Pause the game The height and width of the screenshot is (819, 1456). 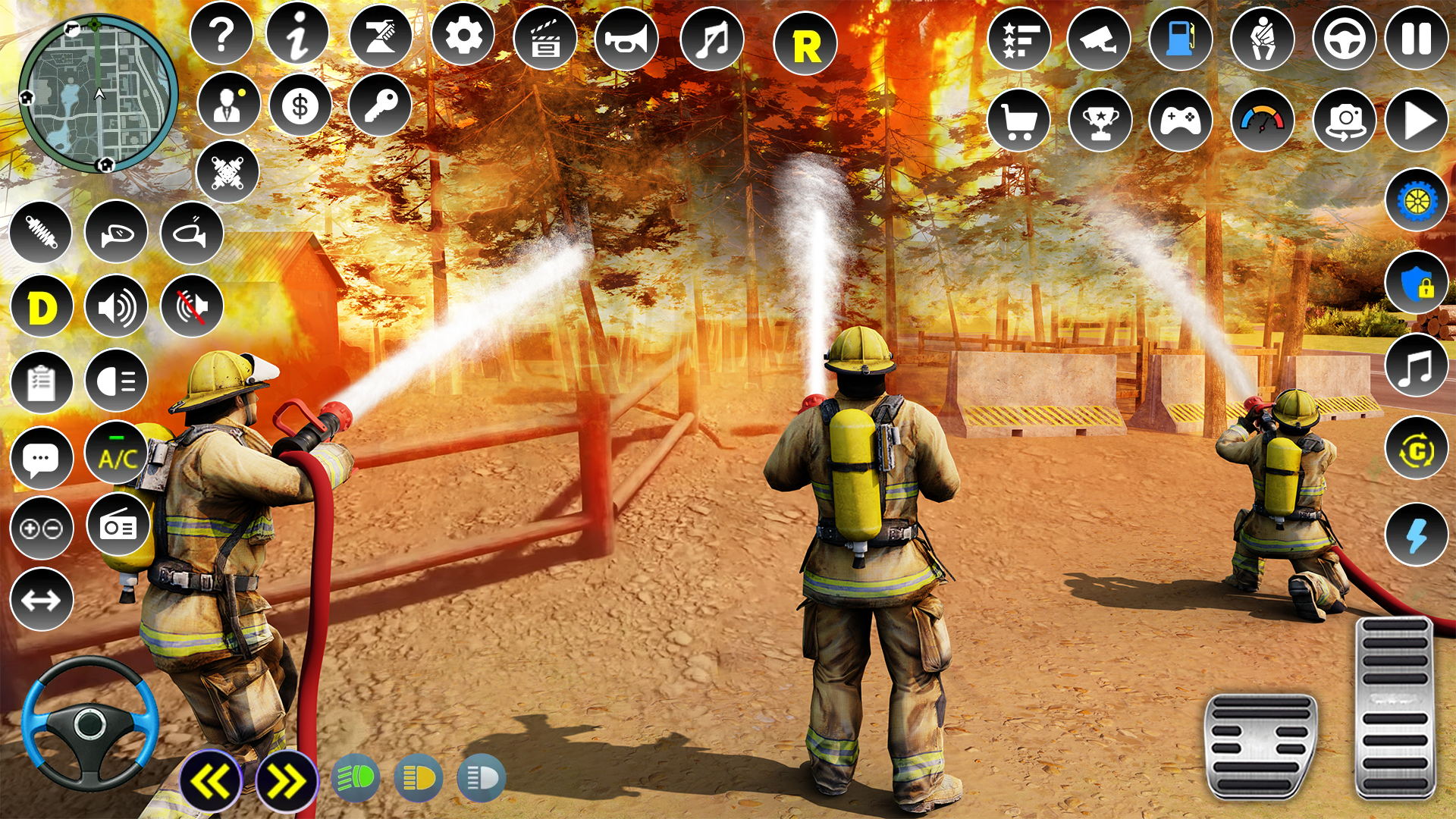[x=1416, y=39]
